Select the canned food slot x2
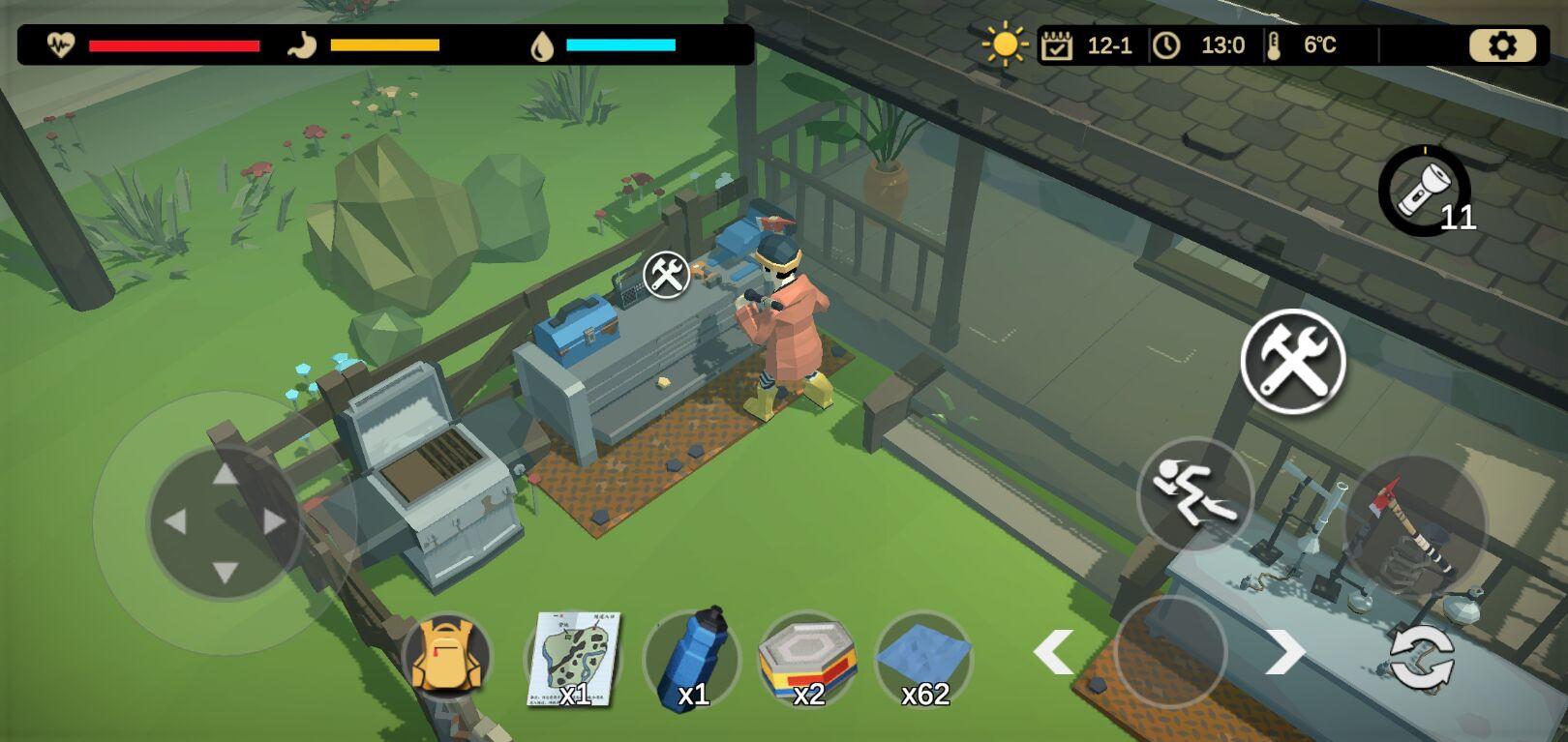This screenshot has width=1568, height=742. pyautogui.click(x=807, y=659)
